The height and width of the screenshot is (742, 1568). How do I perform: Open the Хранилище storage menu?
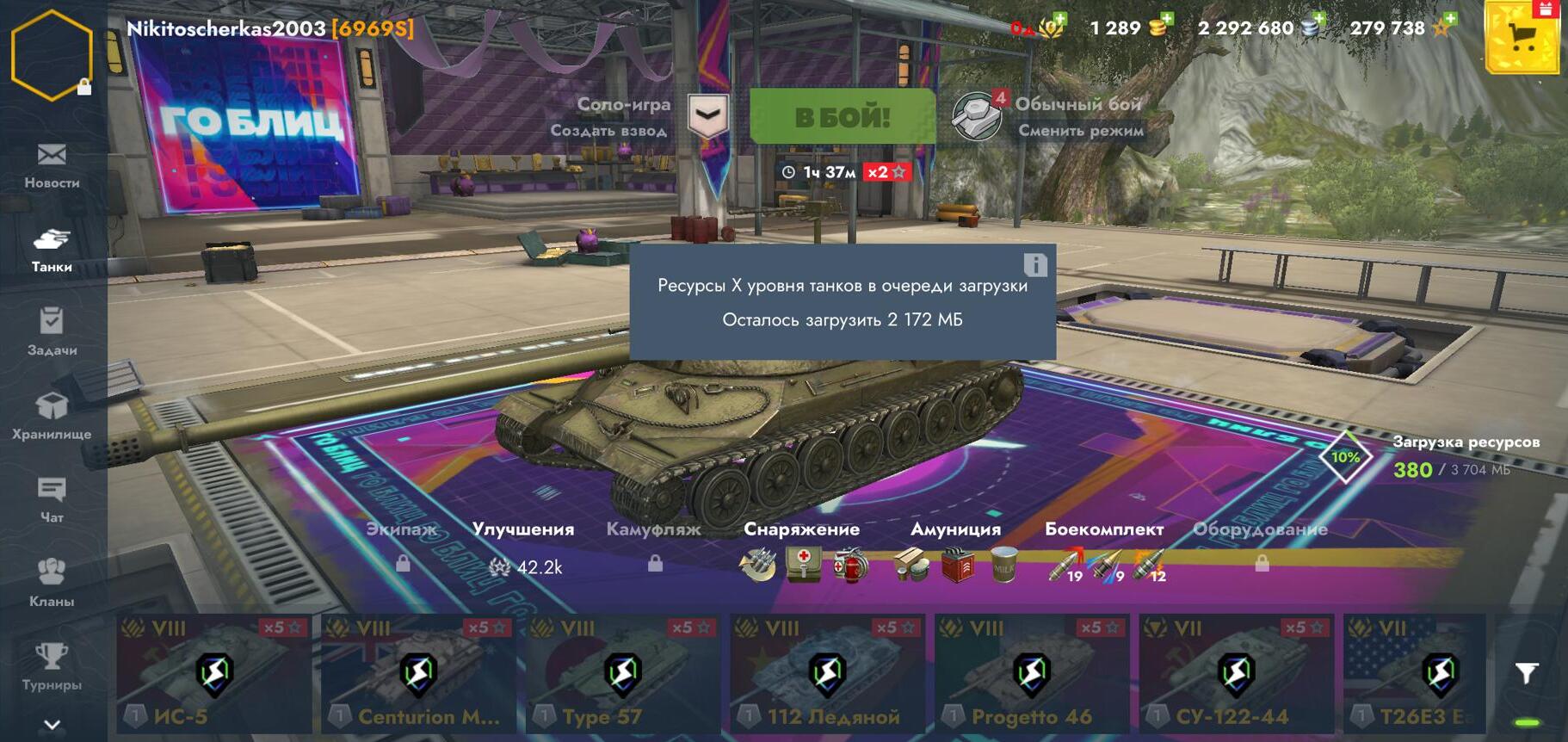[52, 416]
